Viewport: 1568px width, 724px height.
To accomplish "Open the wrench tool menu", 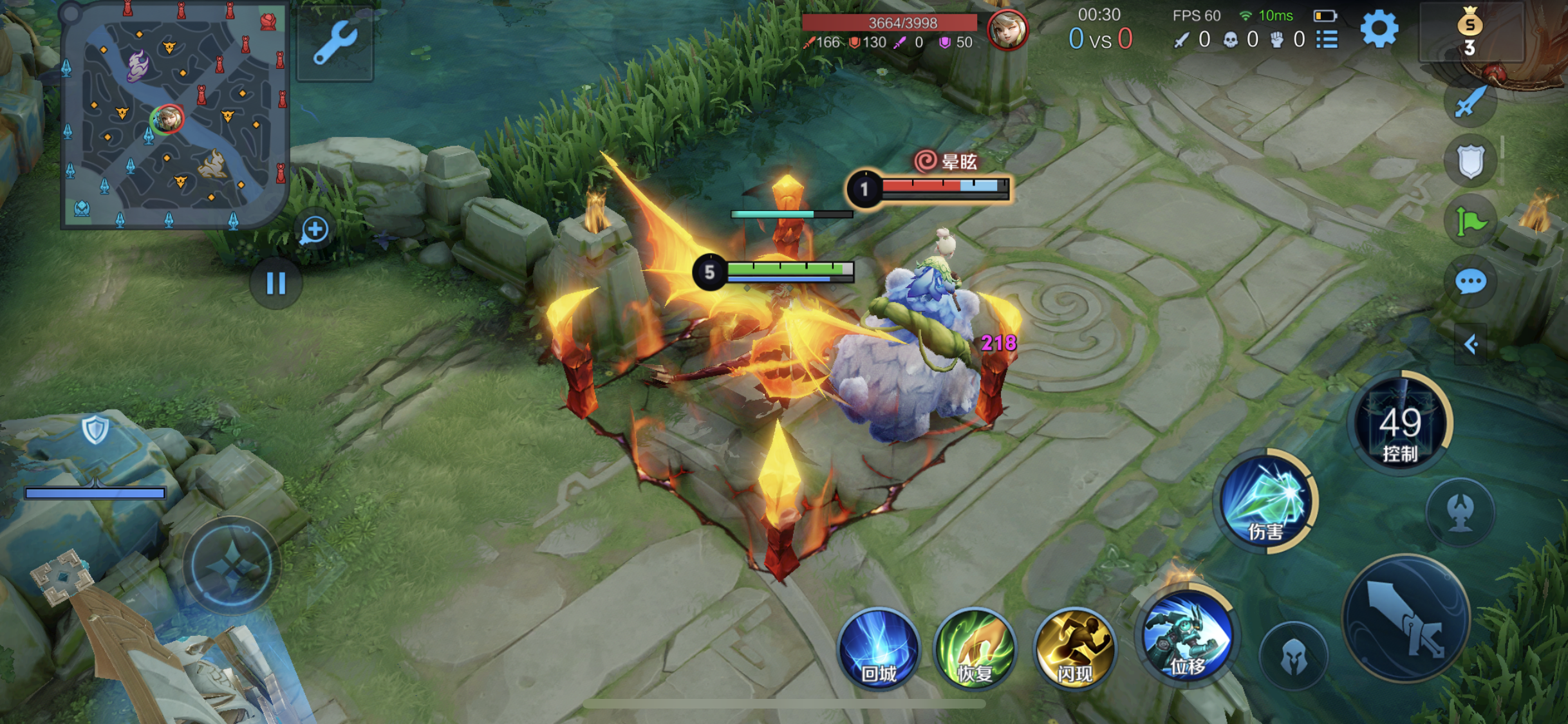I will coord(335,43).
